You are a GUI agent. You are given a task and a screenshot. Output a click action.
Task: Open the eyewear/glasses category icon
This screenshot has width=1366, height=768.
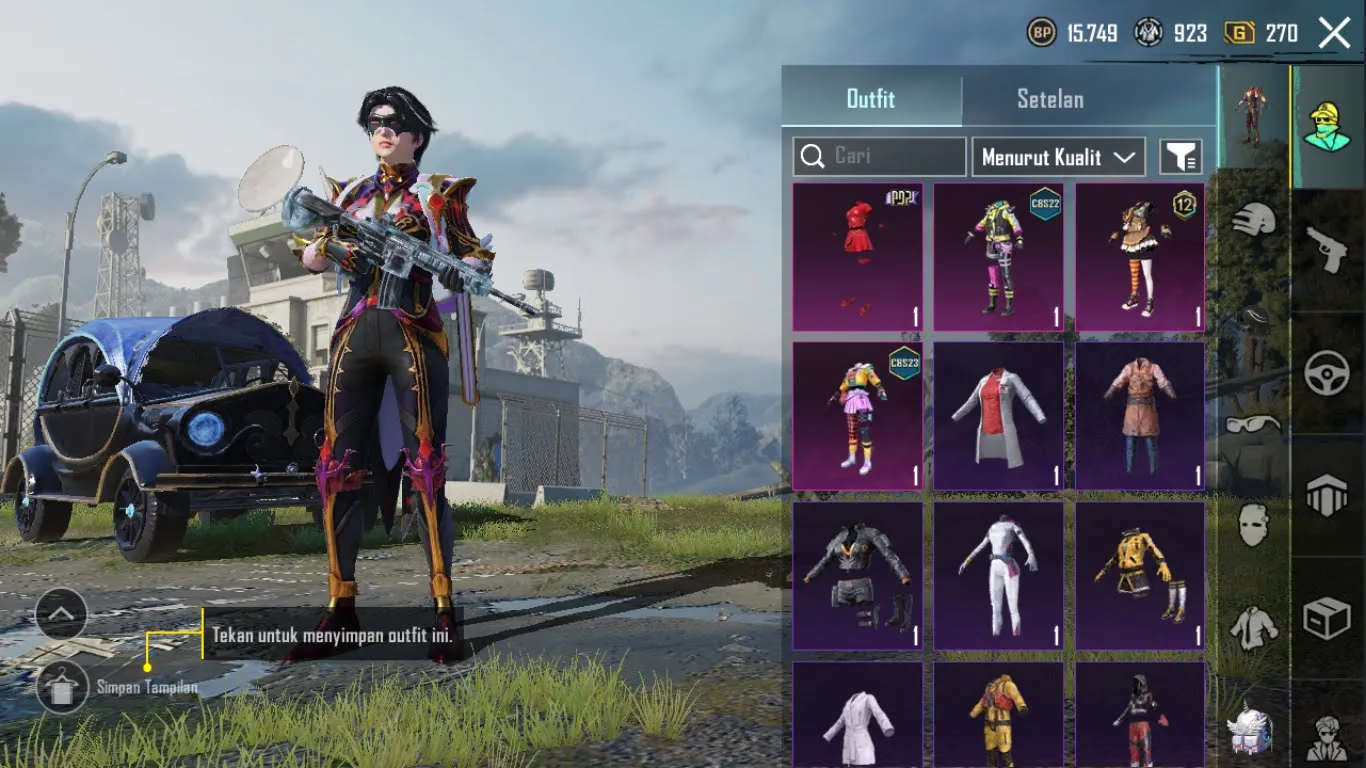1252,424
